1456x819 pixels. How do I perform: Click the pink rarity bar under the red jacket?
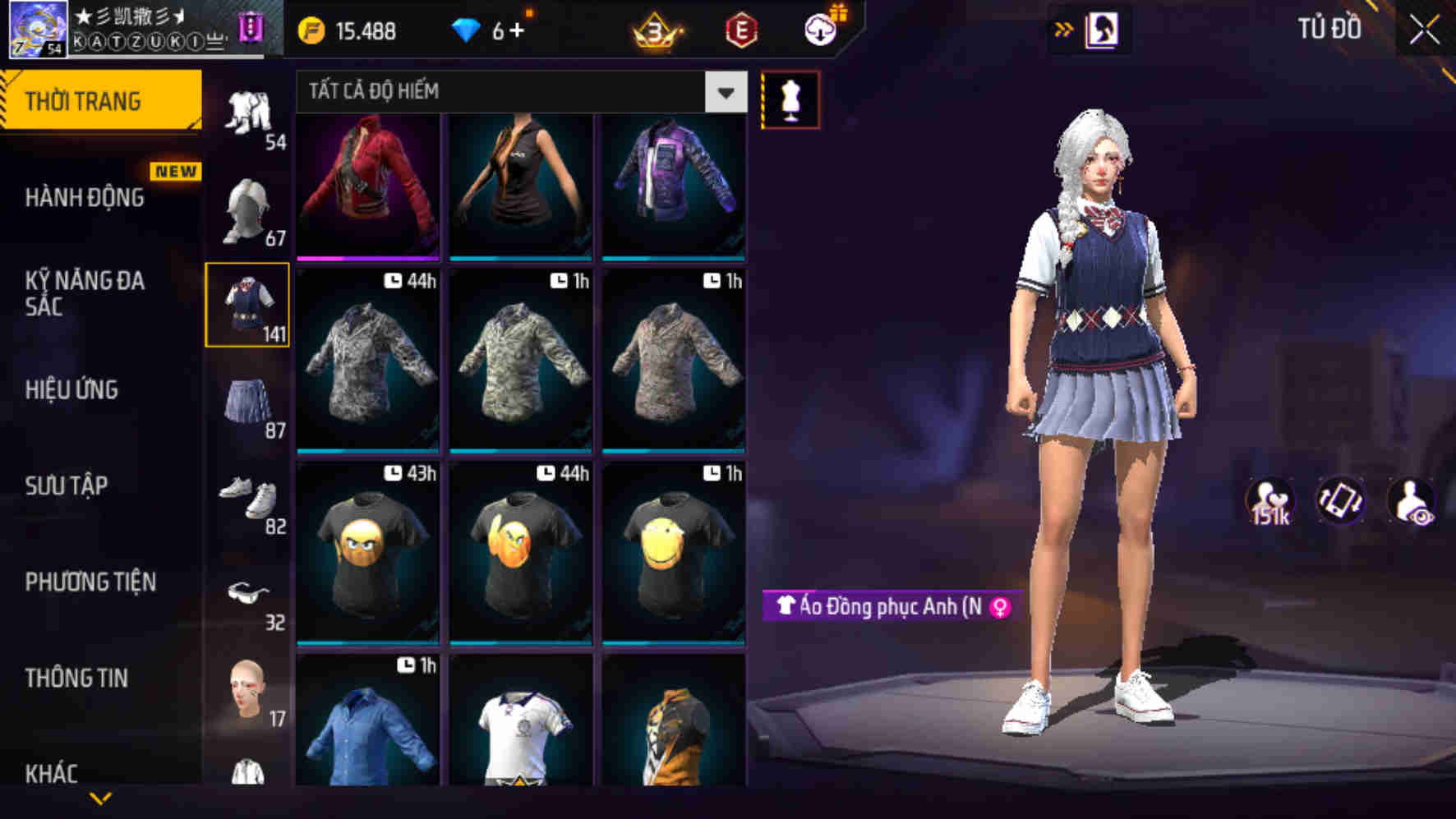tap(368, 259)
